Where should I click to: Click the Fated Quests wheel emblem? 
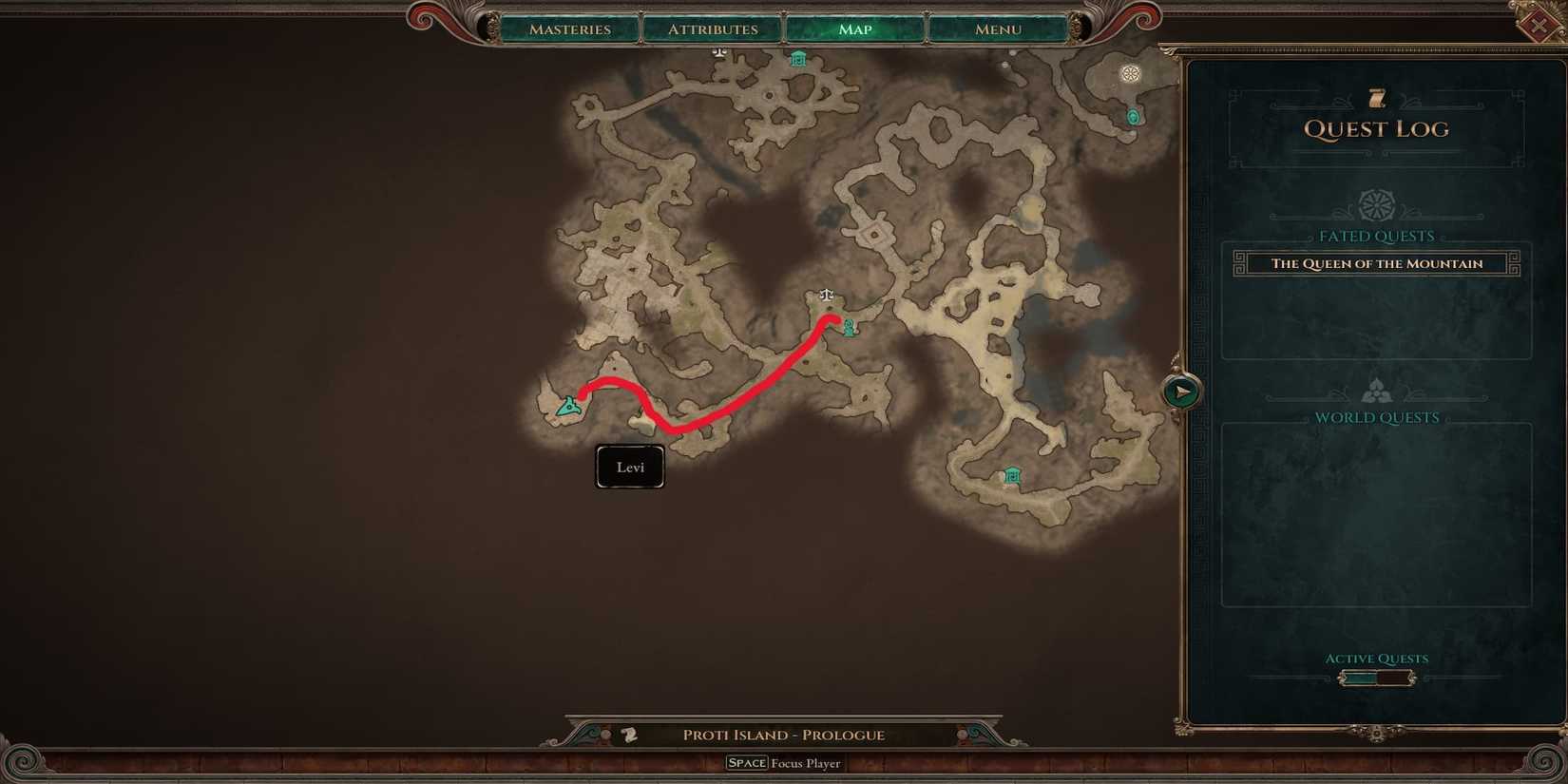click(x=1375, y=202)
